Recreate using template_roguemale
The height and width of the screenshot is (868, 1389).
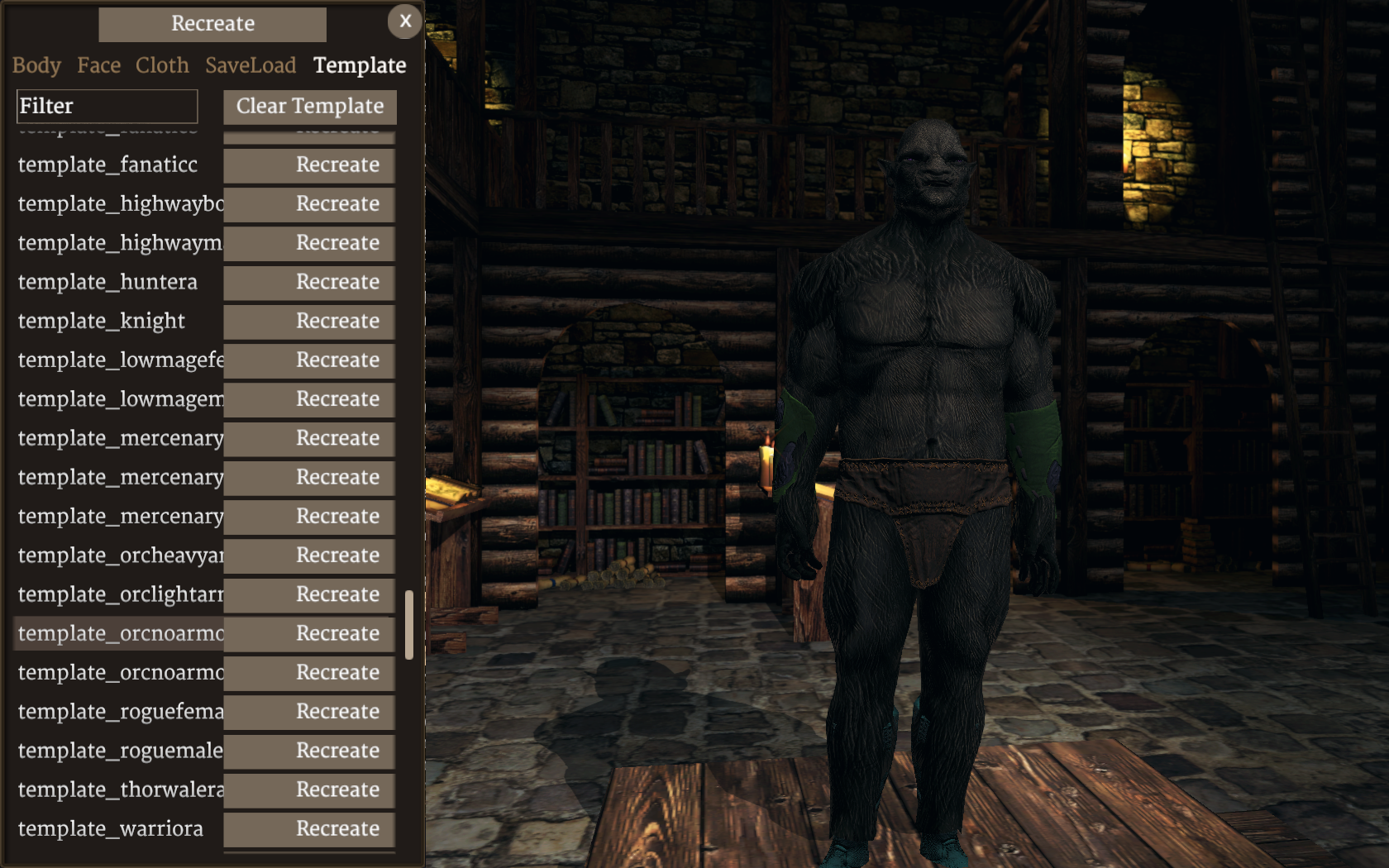pos(309,751)
